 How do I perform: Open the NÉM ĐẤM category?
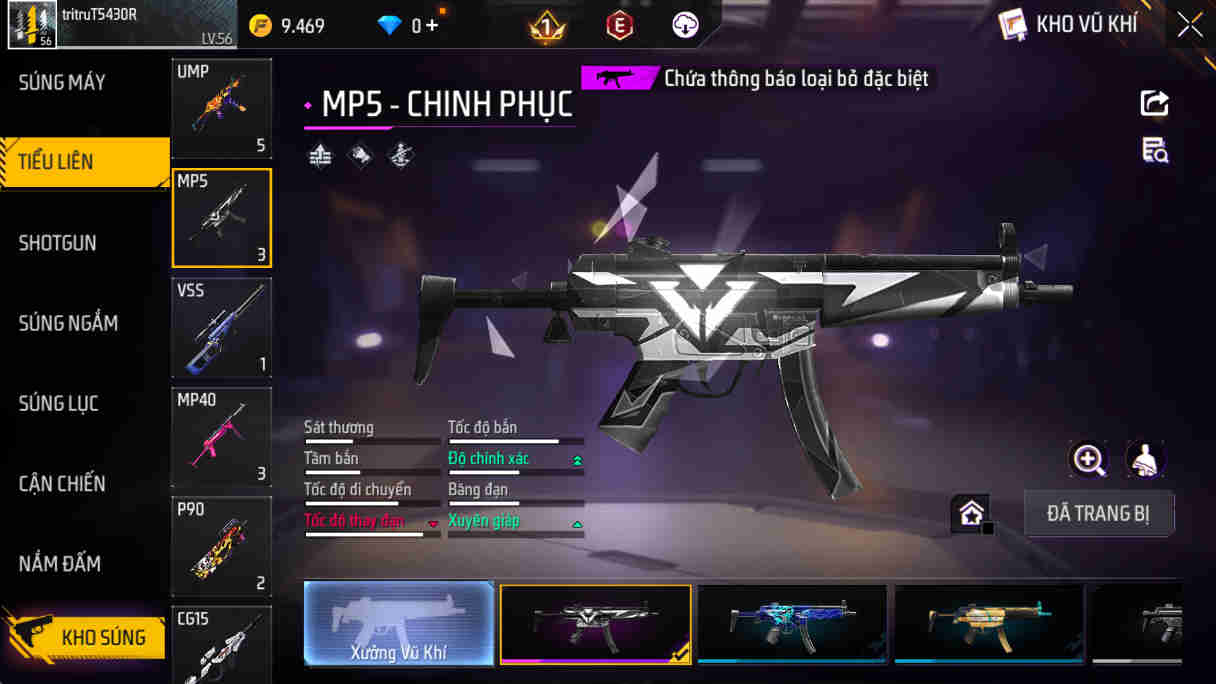point(60,564)
